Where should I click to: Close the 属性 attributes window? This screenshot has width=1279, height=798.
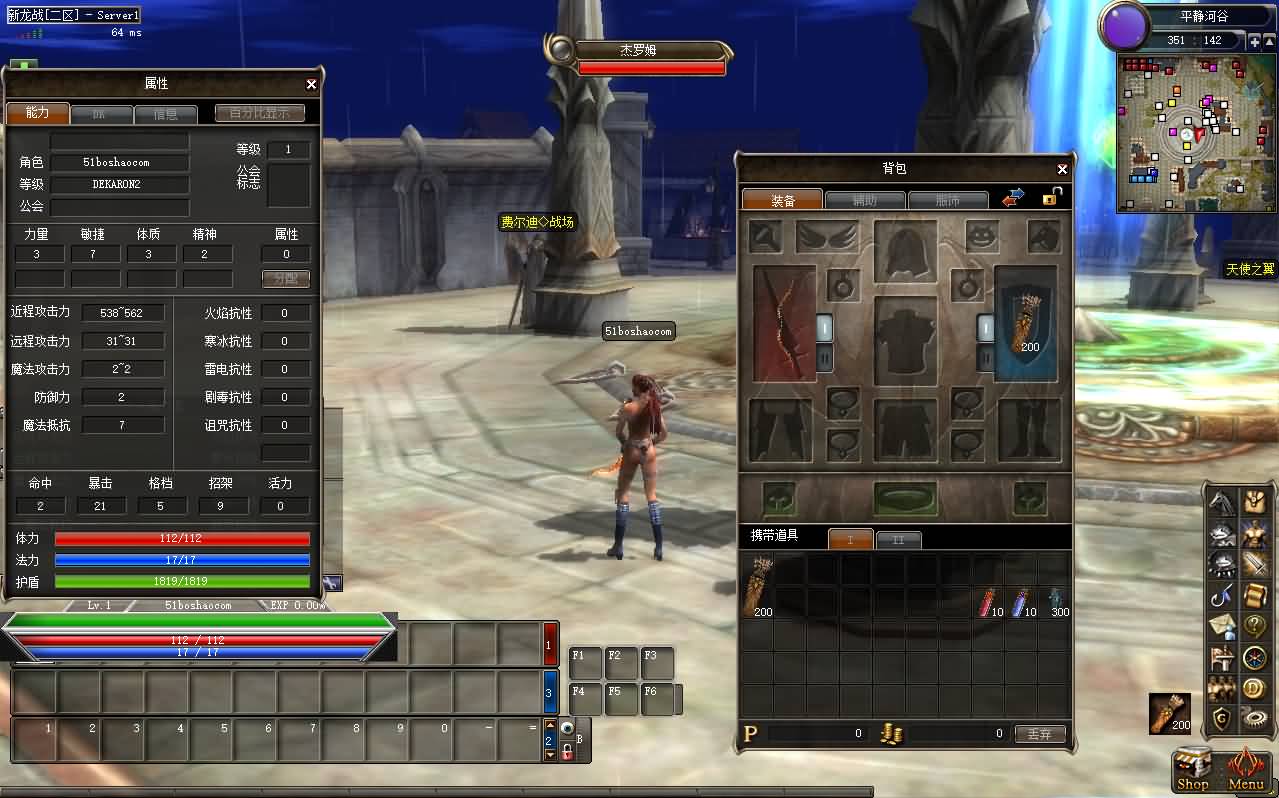coord(311,85)
